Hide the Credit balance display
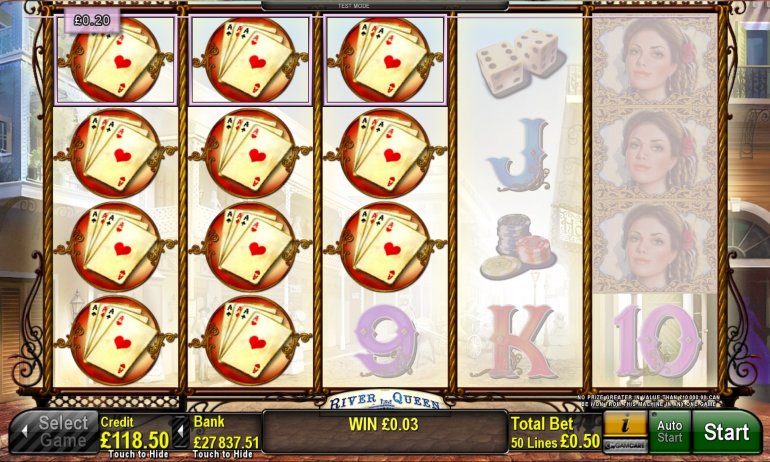The image size is (770, 462). tap(135, 438)
